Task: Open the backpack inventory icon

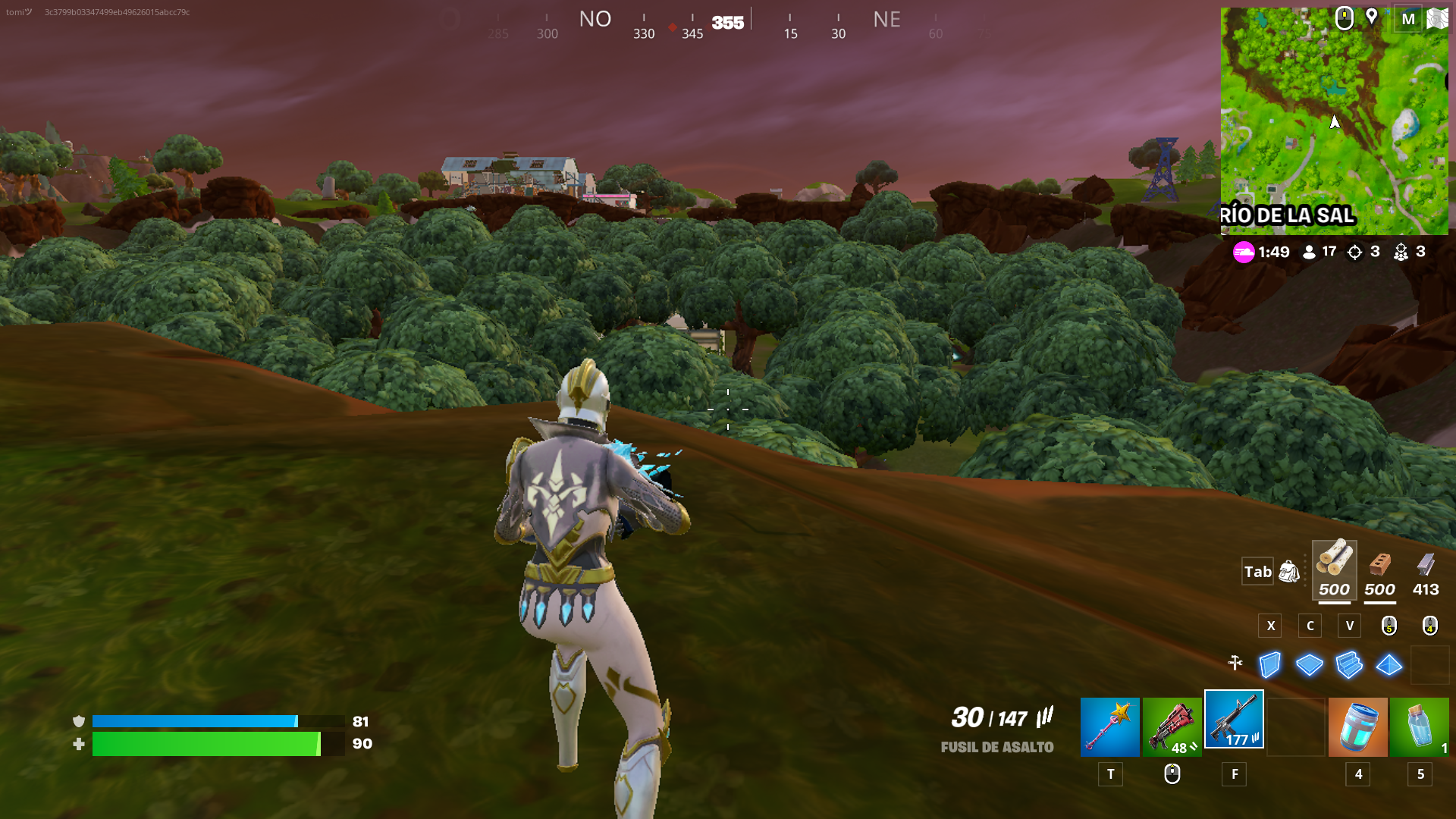Action: (x=1289, y=571)
